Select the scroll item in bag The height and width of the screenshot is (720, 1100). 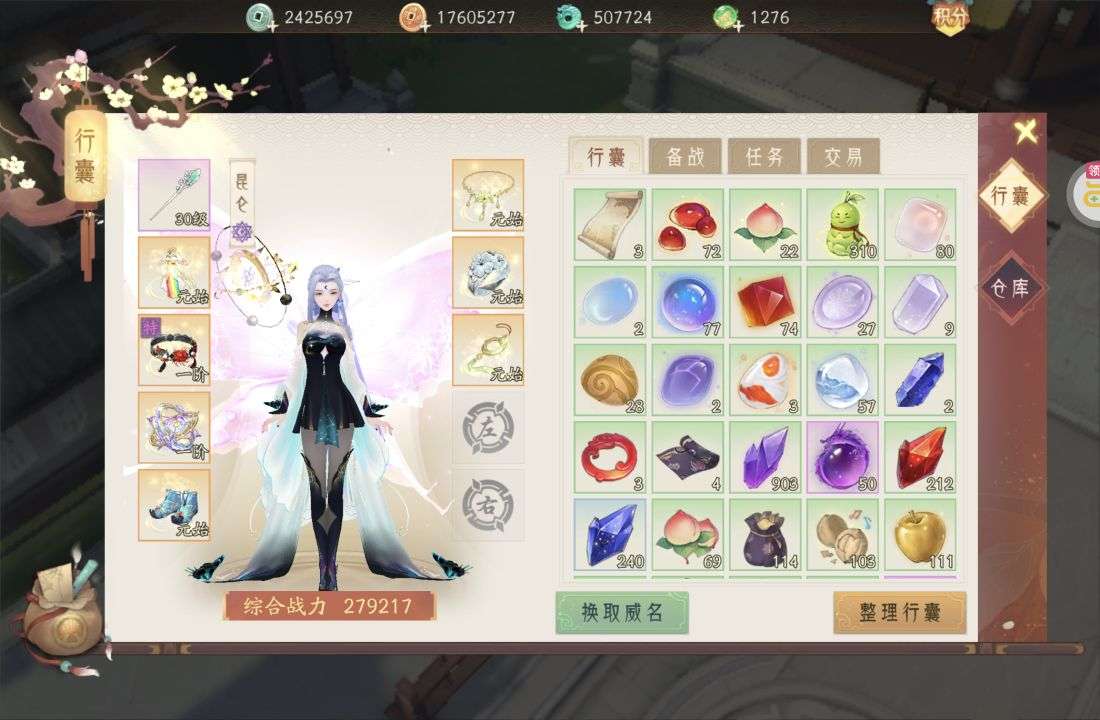pos(610,224)
